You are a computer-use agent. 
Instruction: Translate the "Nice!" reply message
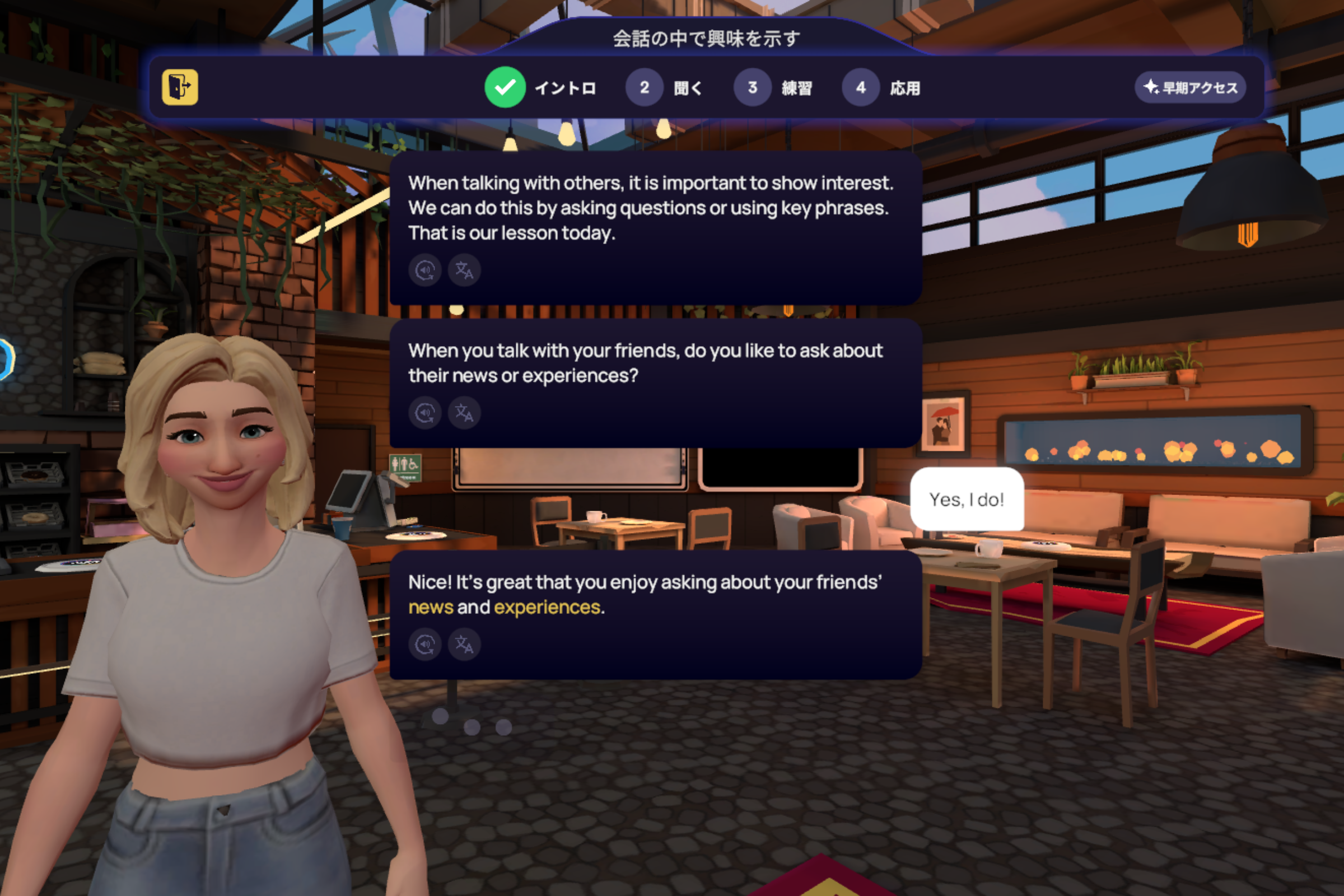(x=464, y=645)
